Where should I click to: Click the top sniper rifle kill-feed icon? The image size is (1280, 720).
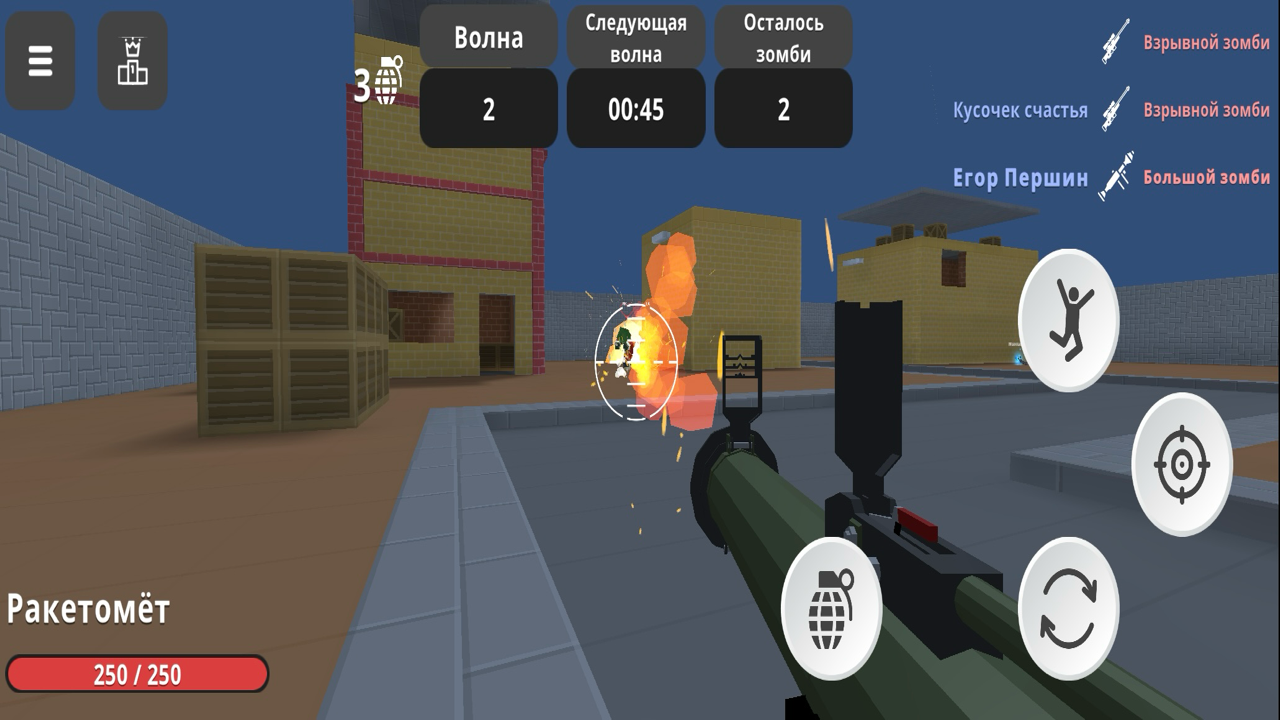(x=1113, y=44)
